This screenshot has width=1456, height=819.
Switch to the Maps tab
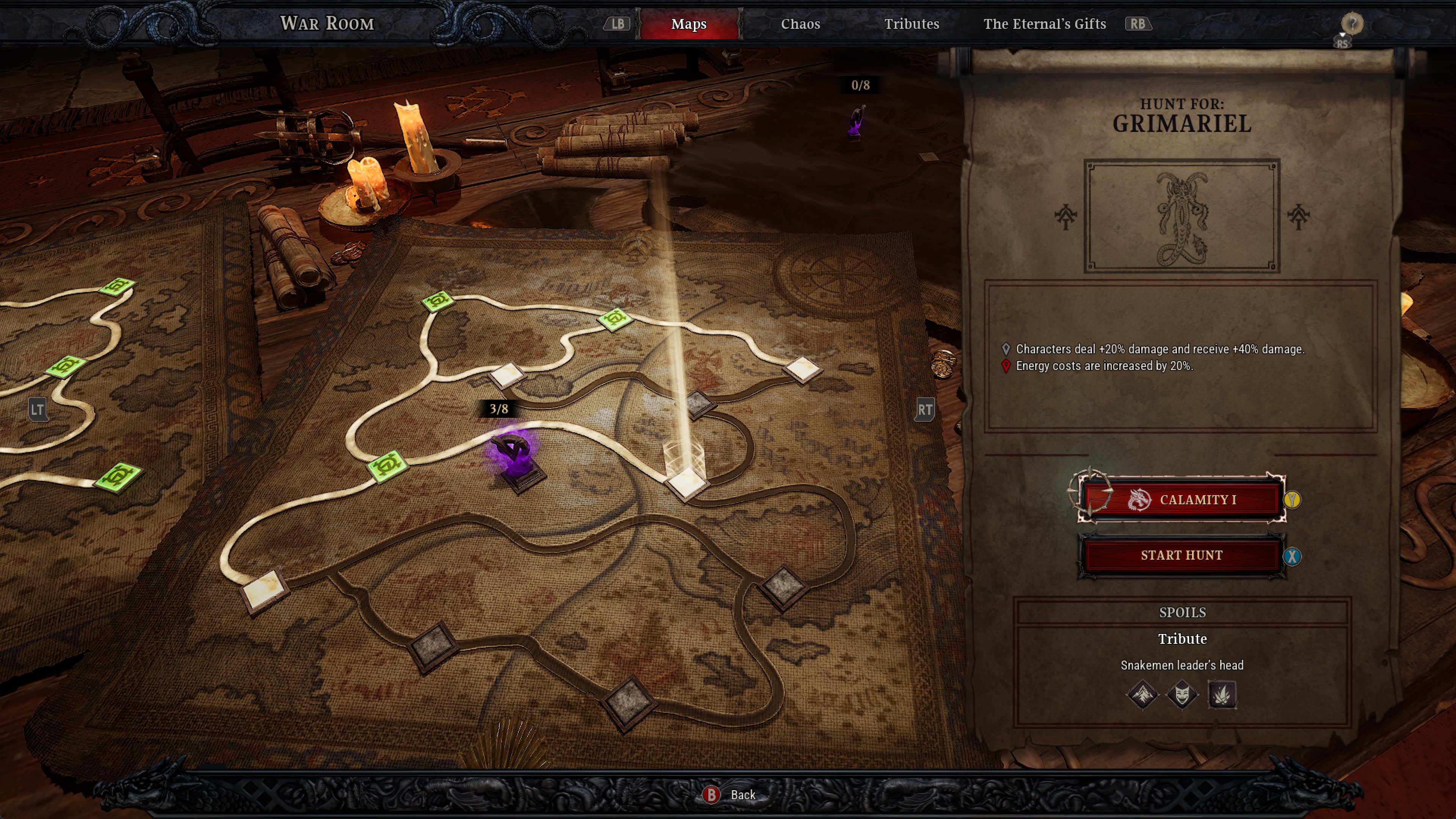(x=689, y=24)
